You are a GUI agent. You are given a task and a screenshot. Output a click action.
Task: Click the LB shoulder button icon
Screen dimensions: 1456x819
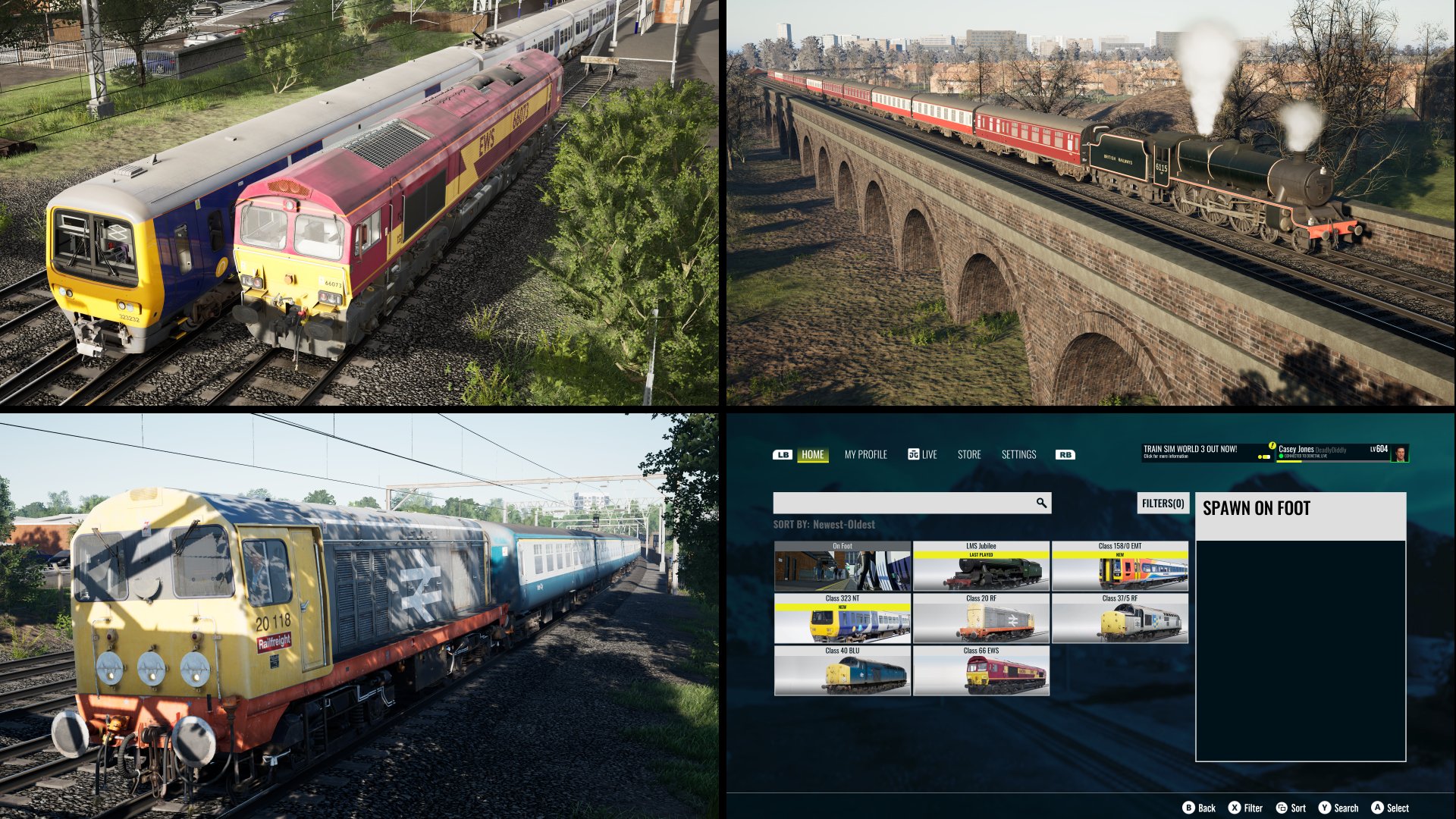(x=782, y=455)
